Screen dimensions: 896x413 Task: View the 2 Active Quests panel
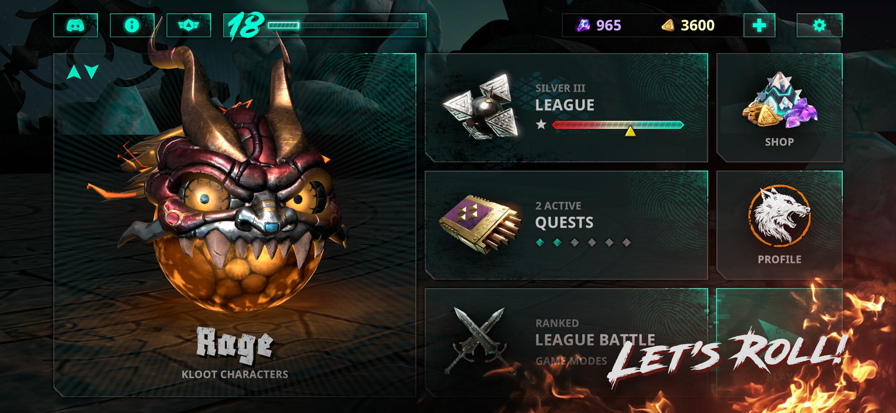pos(566,224)
